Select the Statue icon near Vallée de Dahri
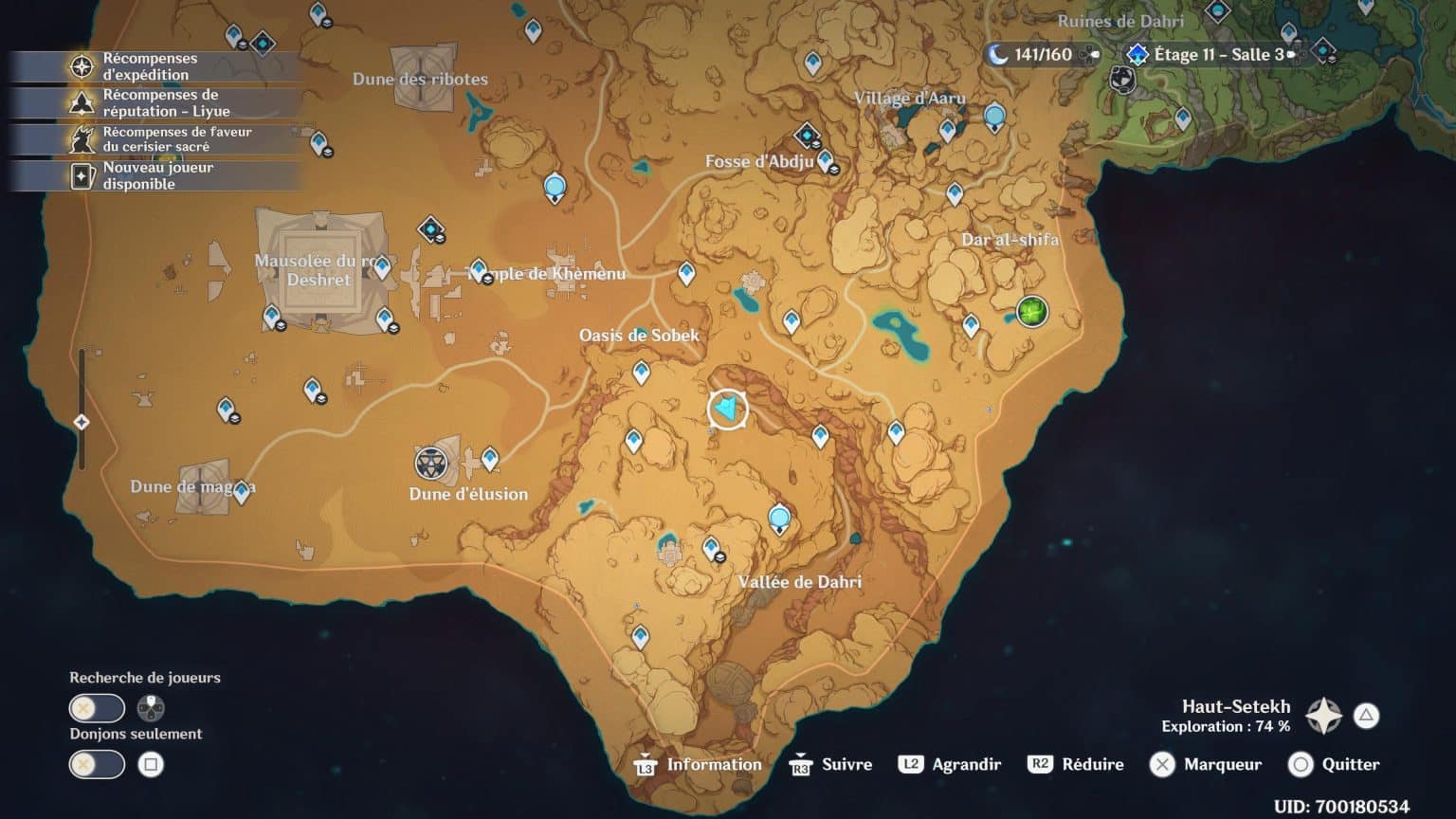1456x819 pixels. coord(779,517)
